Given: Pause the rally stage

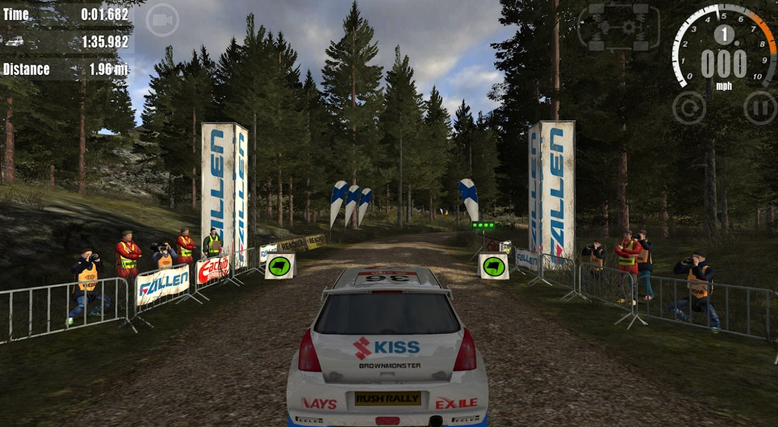Looking at the screenshot, I should point(759,107).
